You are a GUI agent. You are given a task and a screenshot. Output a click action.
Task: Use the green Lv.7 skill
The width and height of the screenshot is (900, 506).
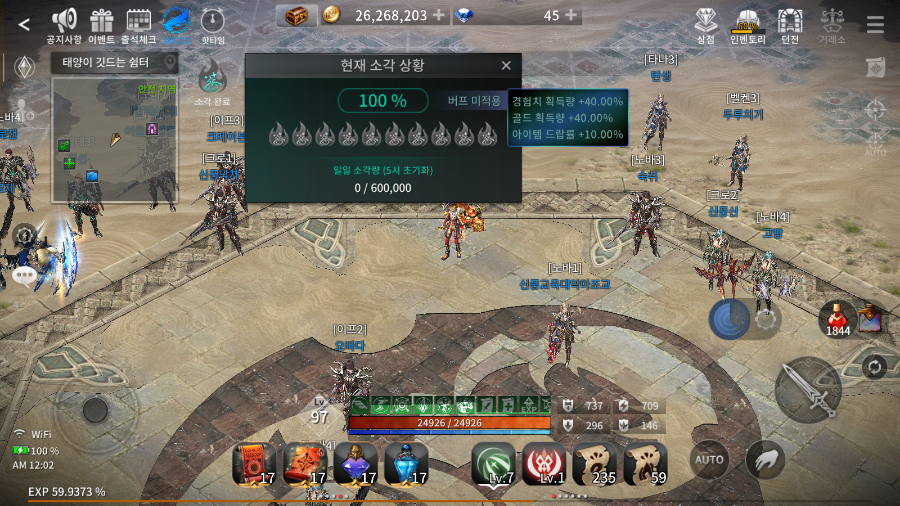coord(493,463)
